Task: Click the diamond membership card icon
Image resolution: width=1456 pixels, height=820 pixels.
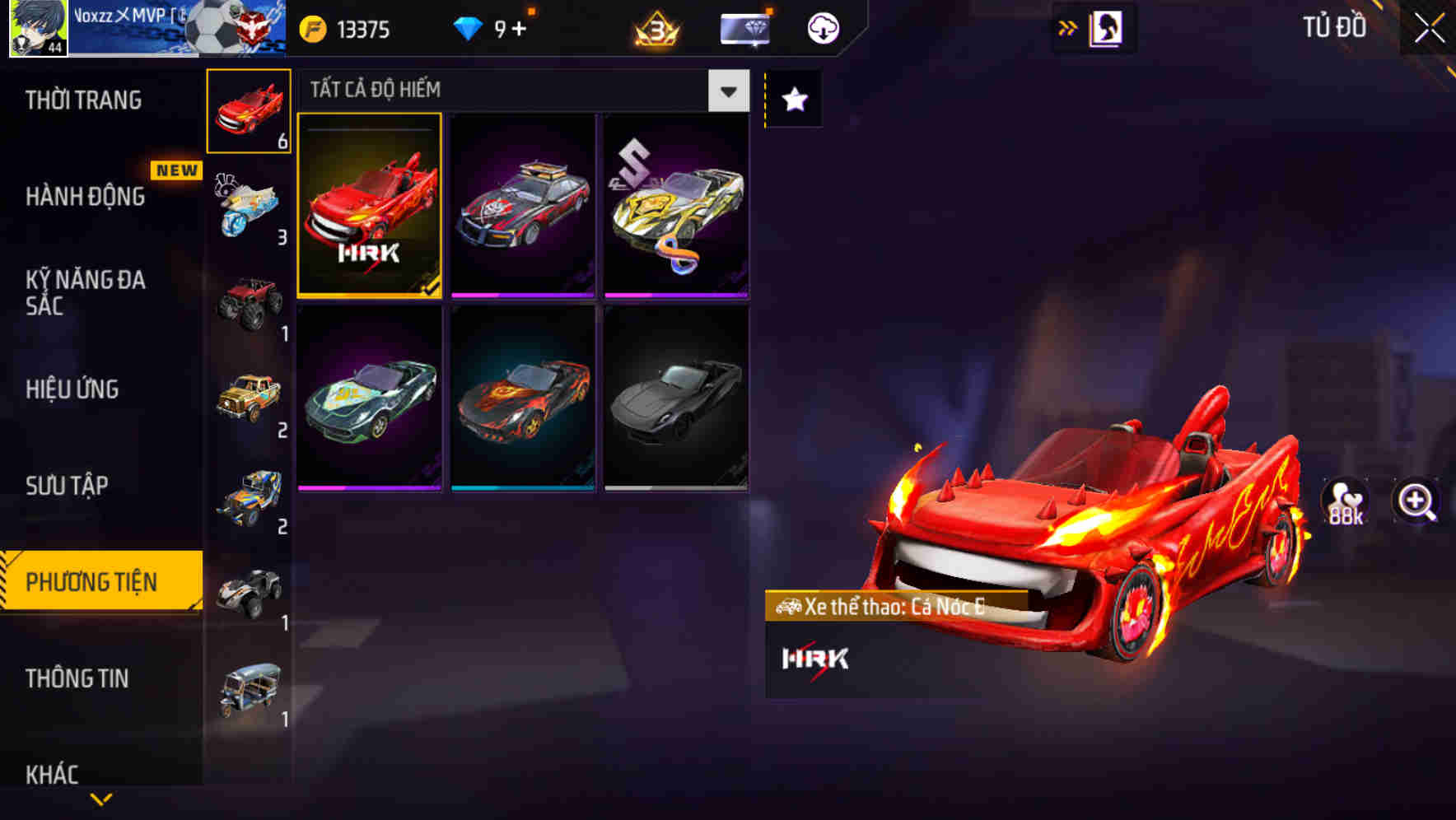Action: 743,27
